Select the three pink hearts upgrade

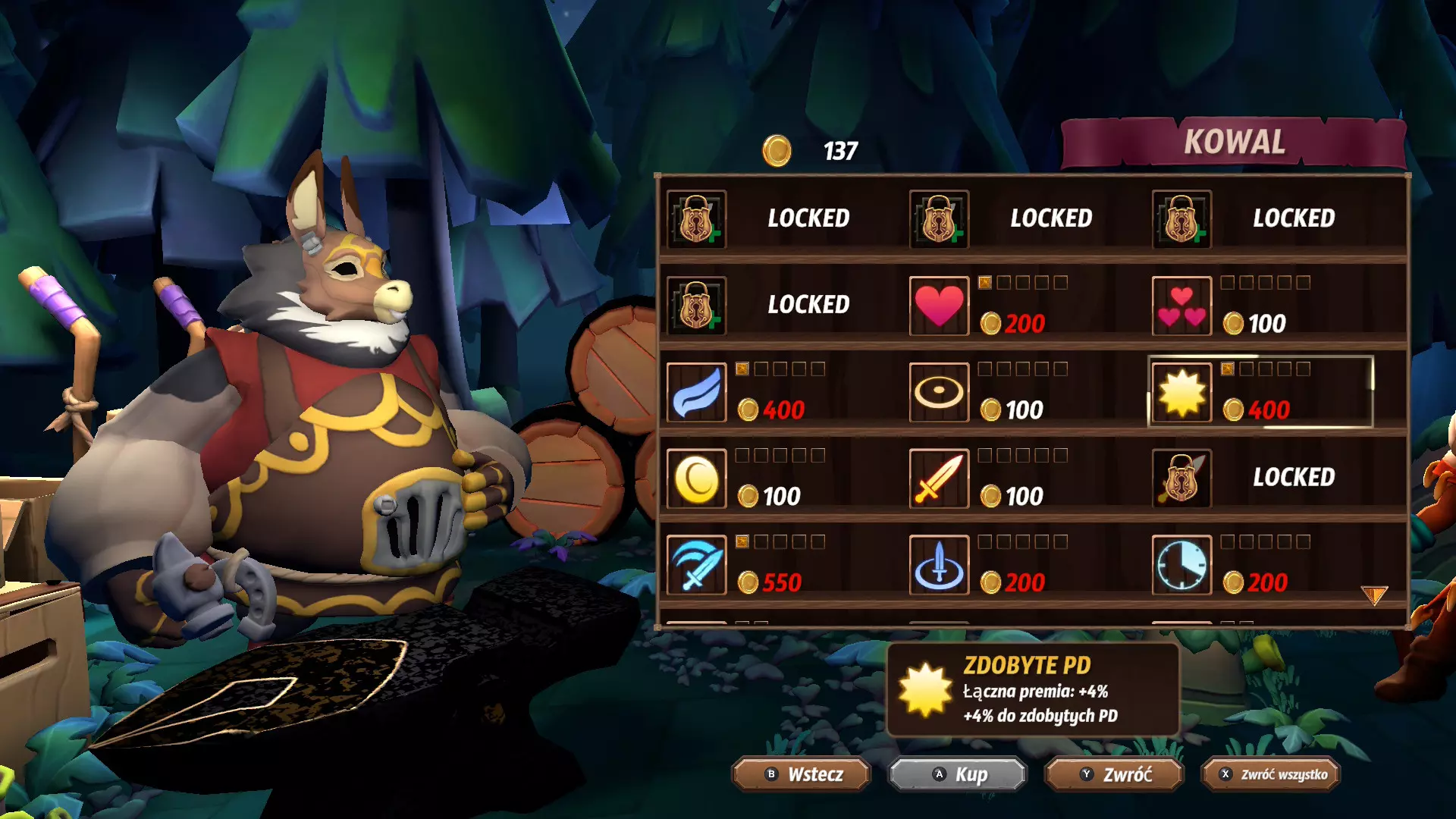(x=1181, y=306)
